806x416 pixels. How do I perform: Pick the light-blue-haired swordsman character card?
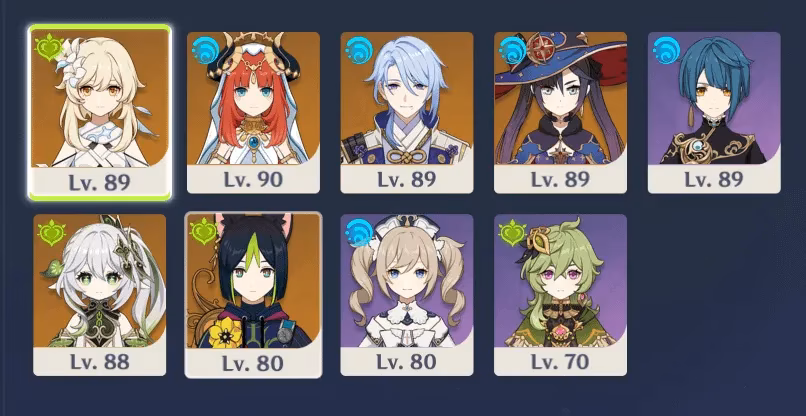click(406, 111)
